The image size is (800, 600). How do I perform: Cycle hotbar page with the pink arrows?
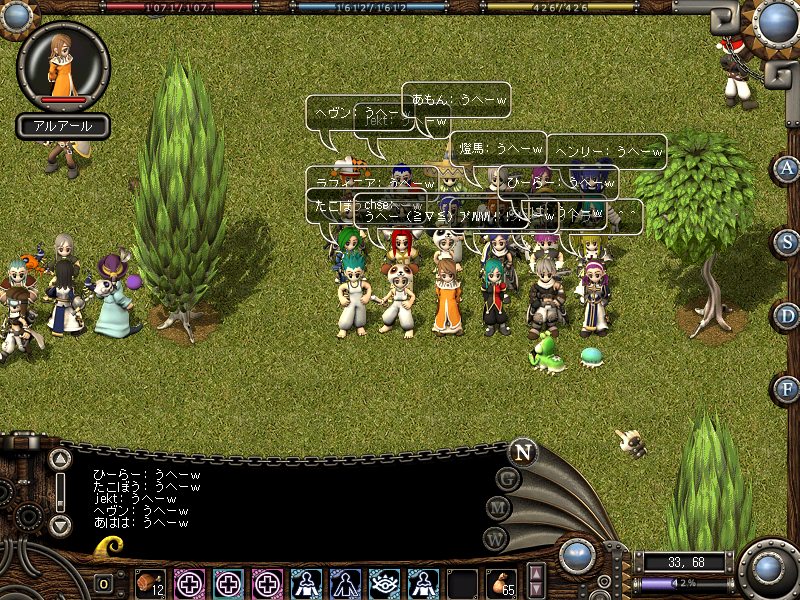click(536, 581)
